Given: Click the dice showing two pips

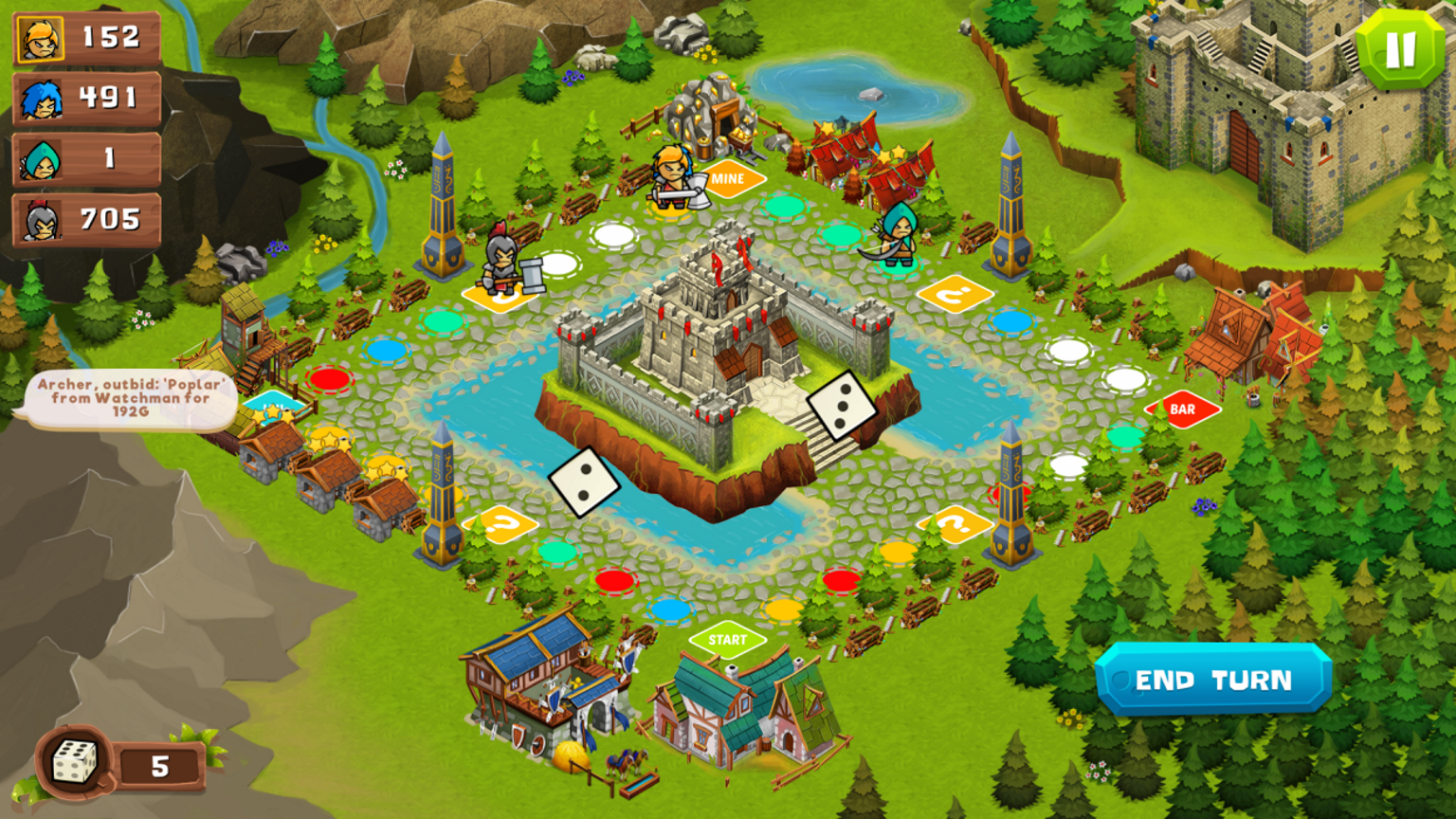Looking at the screenshot, I should [x=585, y=482].
